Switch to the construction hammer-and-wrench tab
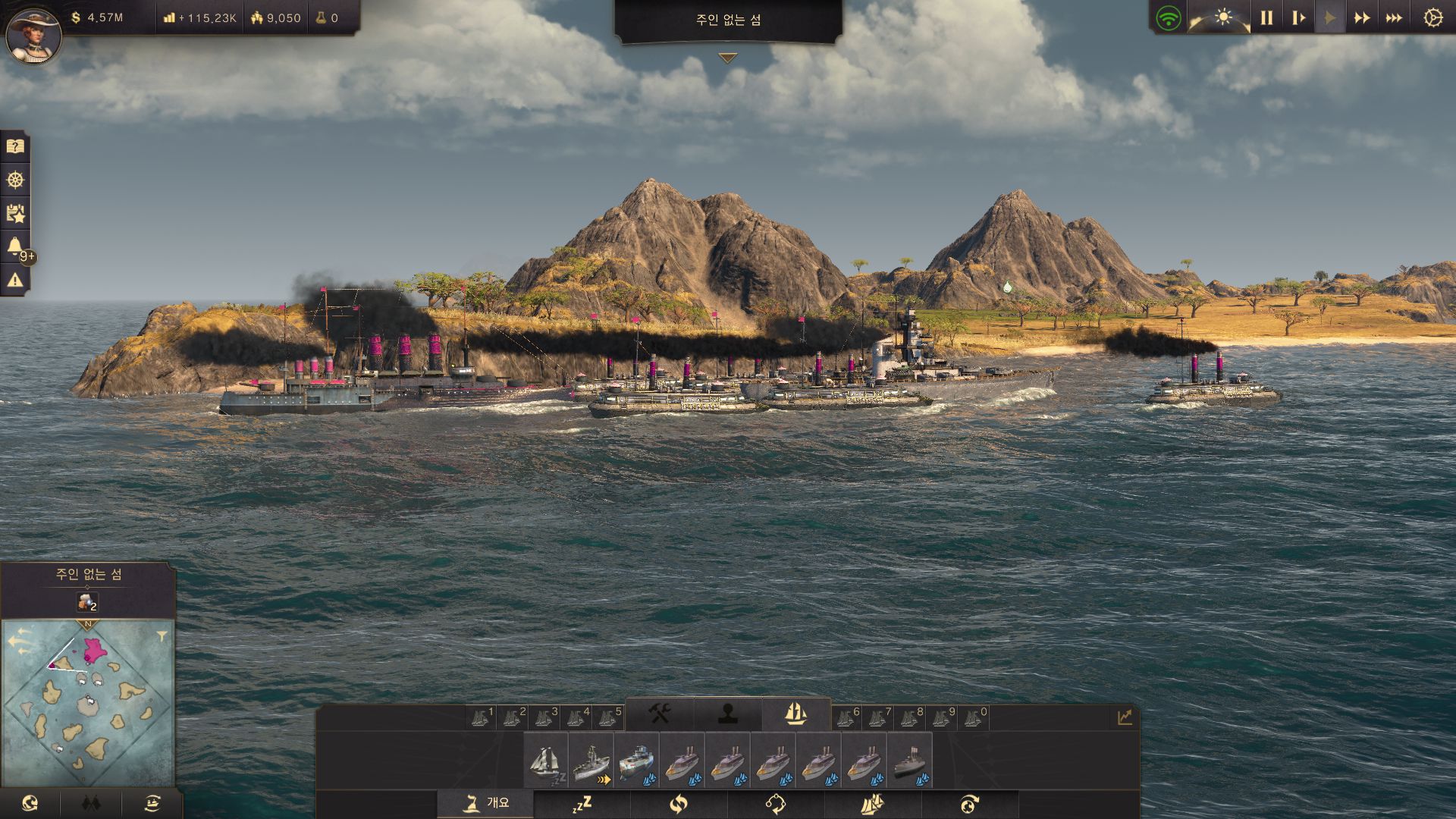The height and width of the screenshot is (819, 1456). [659, 714]
